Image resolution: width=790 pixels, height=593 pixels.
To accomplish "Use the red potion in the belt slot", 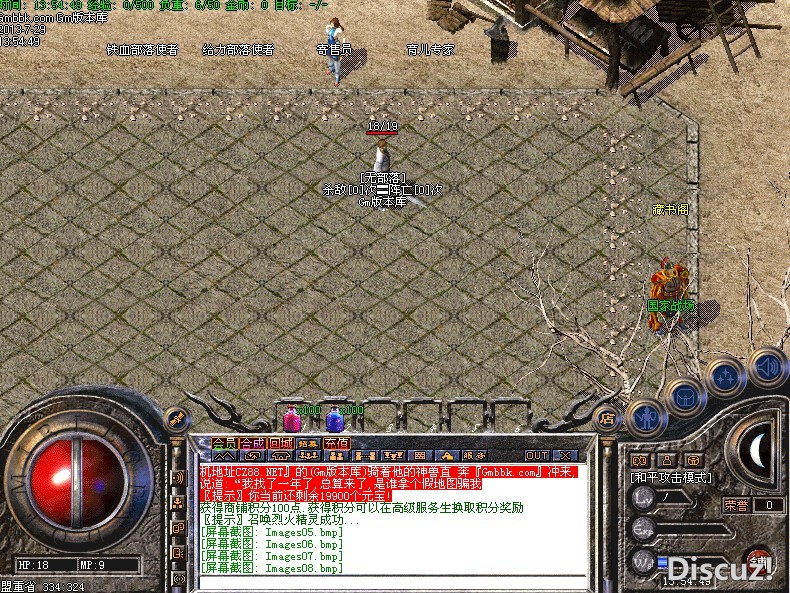I will 292,419.
